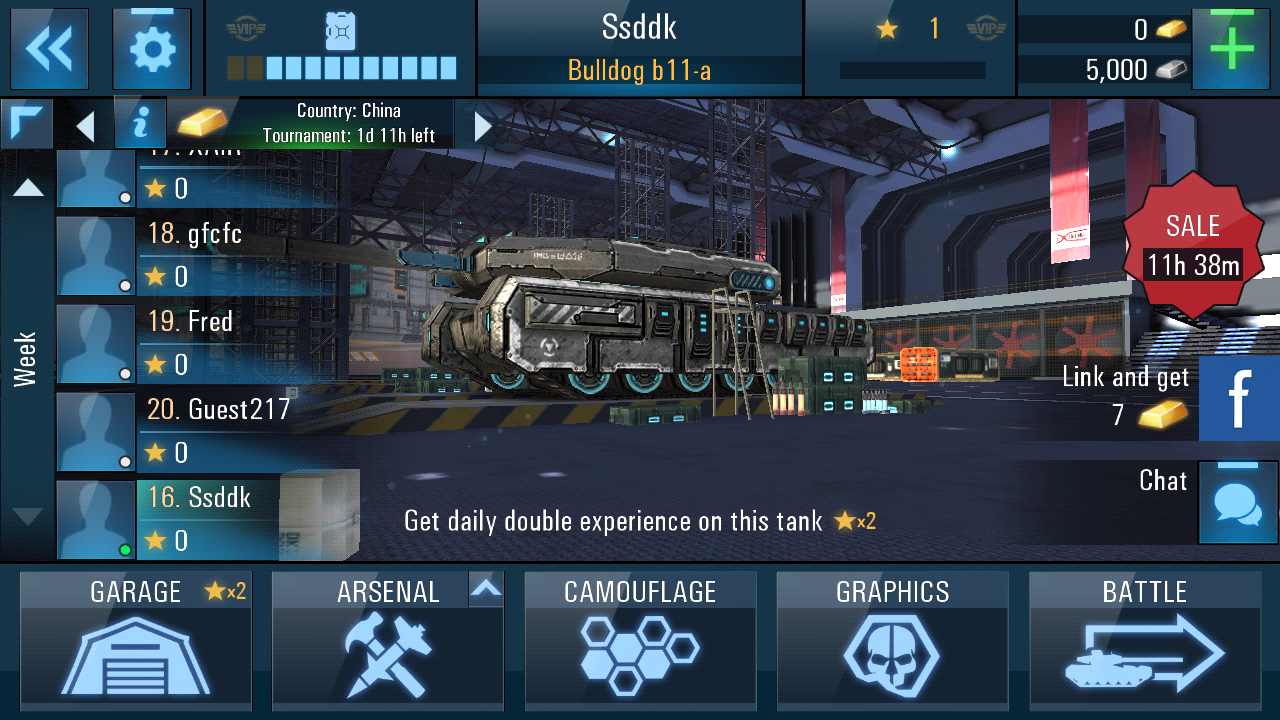This screenshot has height=720, width=1280.
Task: Switch to the previous tournament with left arrow
Action: (86, 125)
